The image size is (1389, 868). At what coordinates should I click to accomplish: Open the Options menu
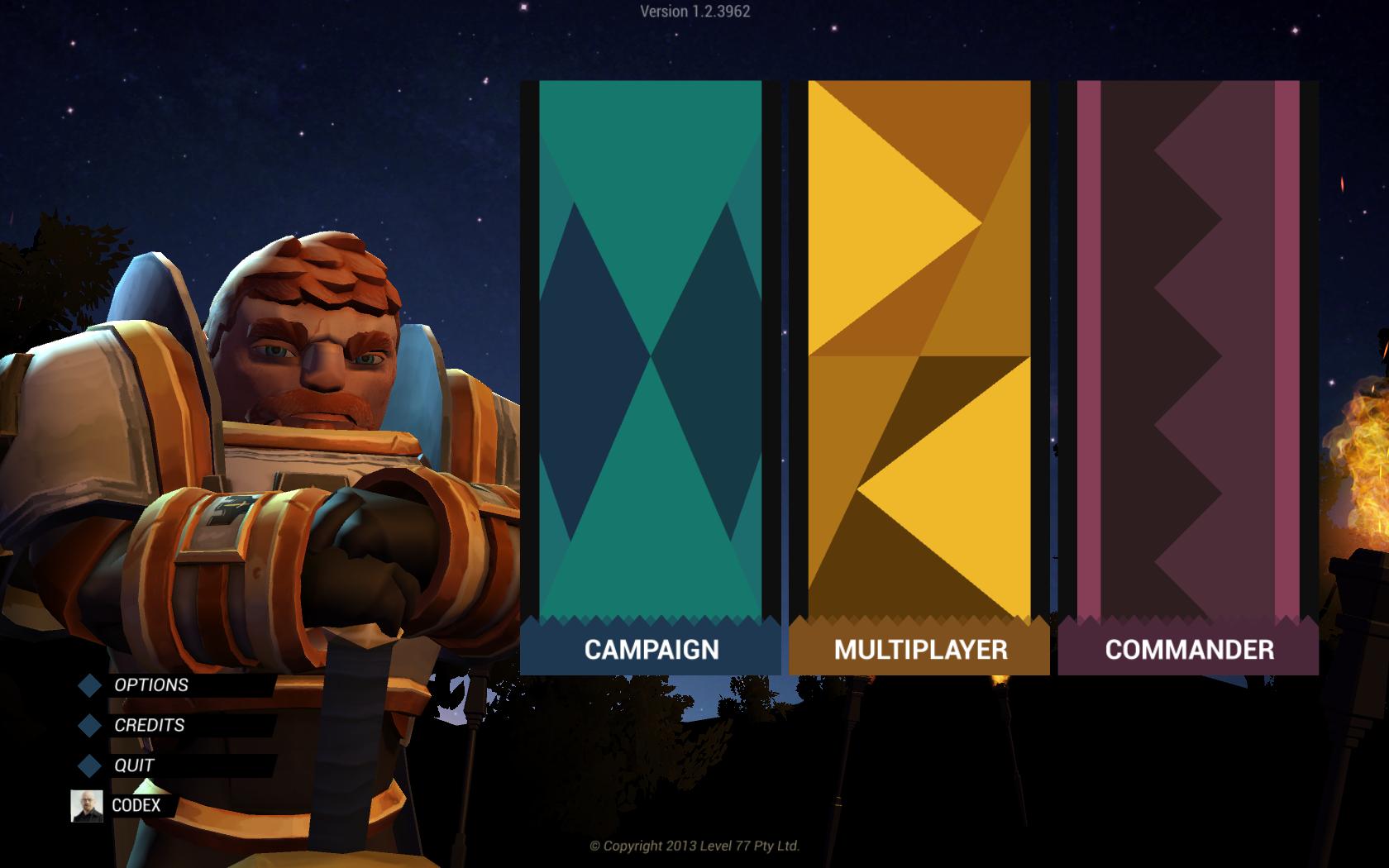coord(151,685)
